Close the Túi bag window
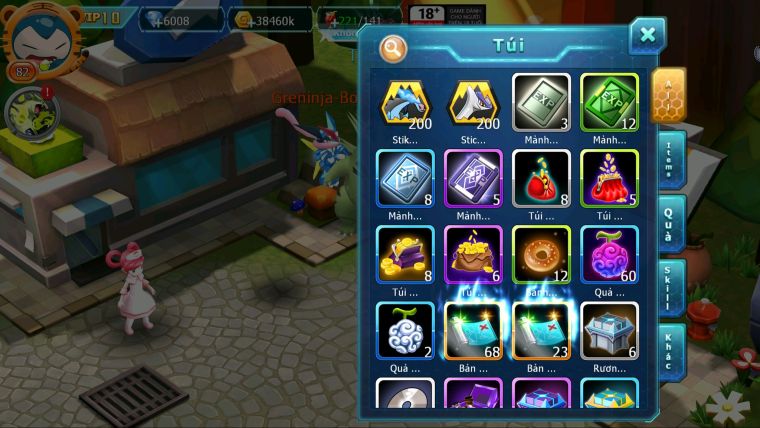 [x=647, y=36]
